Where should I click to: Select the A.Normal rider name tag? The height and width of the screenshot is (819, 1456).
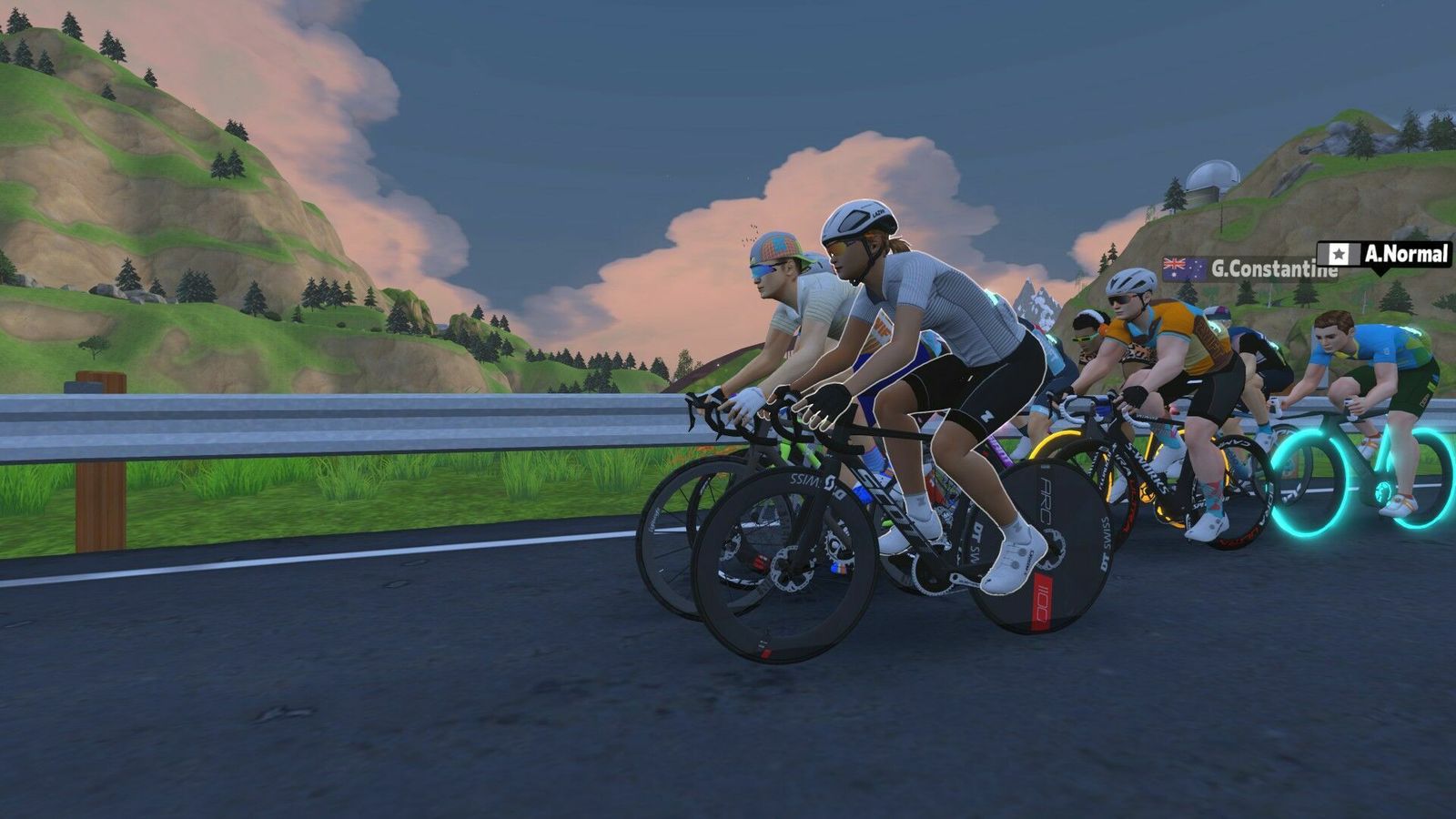pyautogui.click(x=1384, y=254)
